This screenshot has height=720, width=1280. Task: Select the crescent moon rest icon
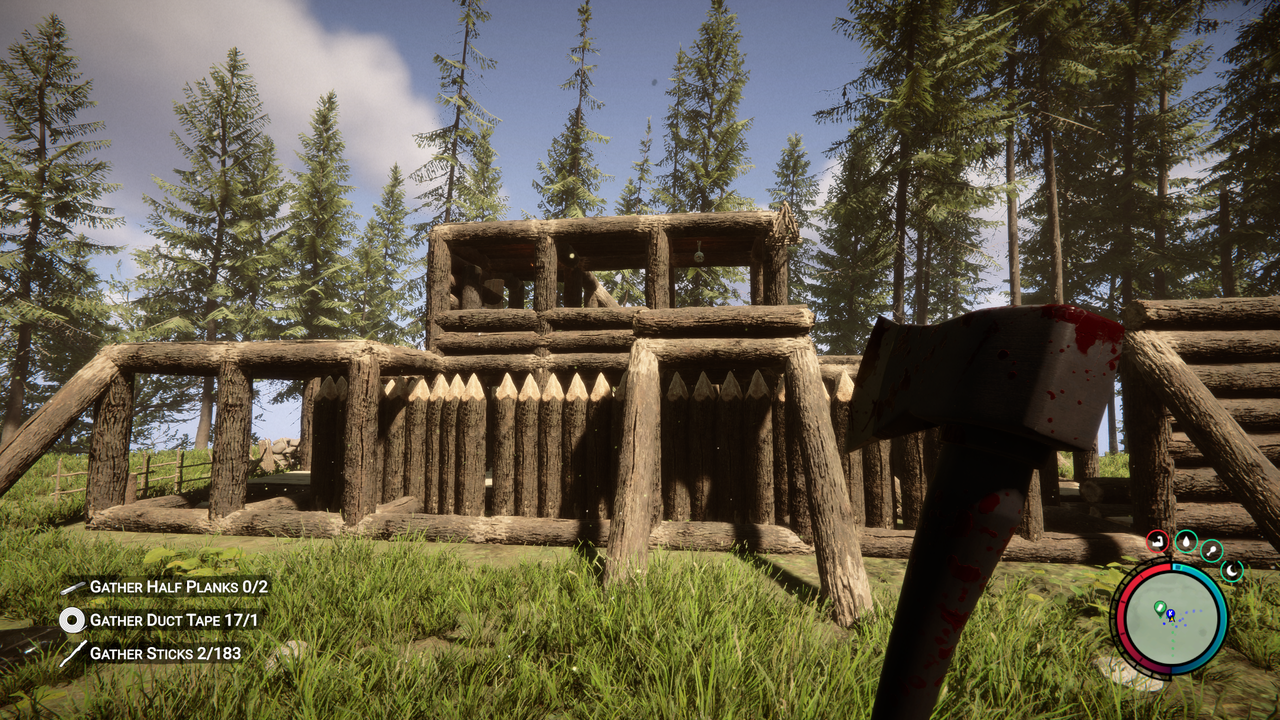point(1232,569)
